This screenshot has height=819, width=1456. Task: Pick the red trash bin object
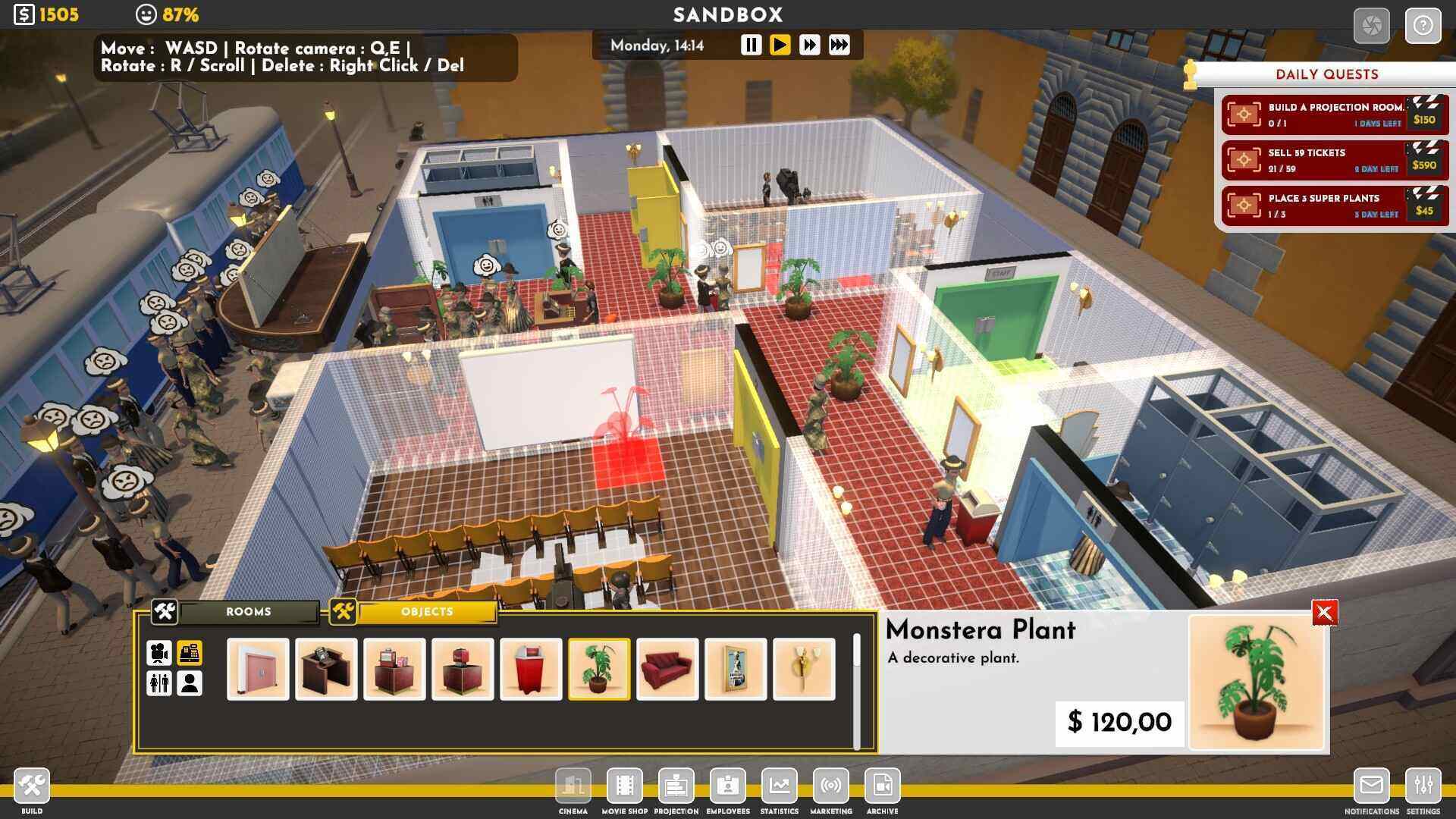pos(531,669)
